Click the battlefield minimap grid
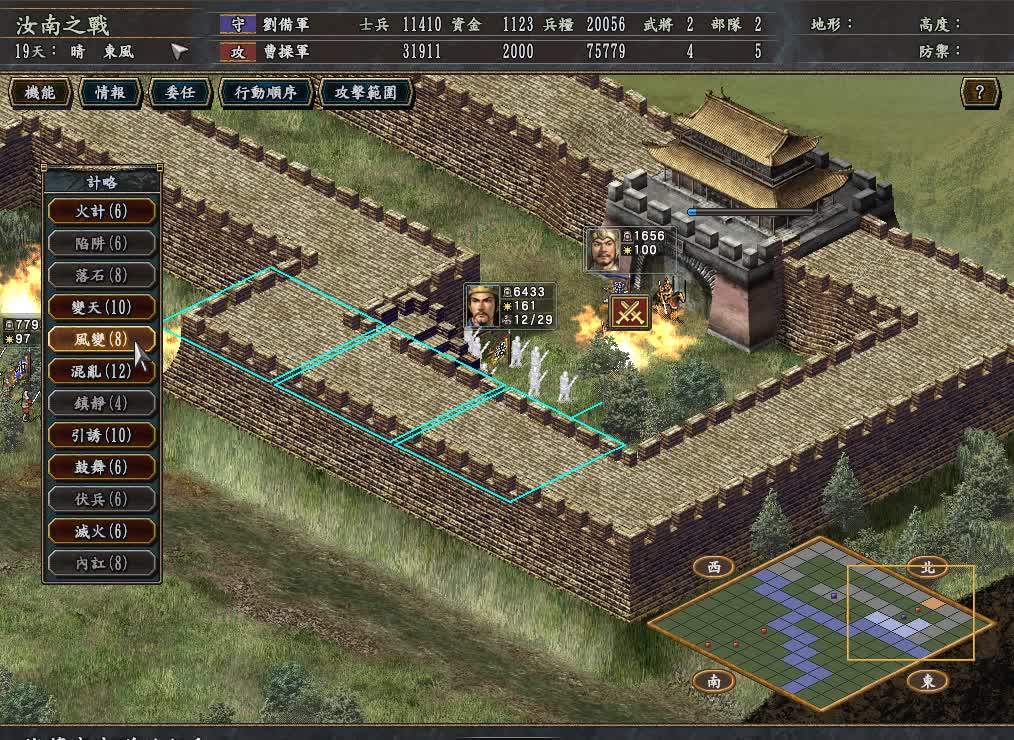The width and height of the screenshot is (1014, 740). coord(820,622)
